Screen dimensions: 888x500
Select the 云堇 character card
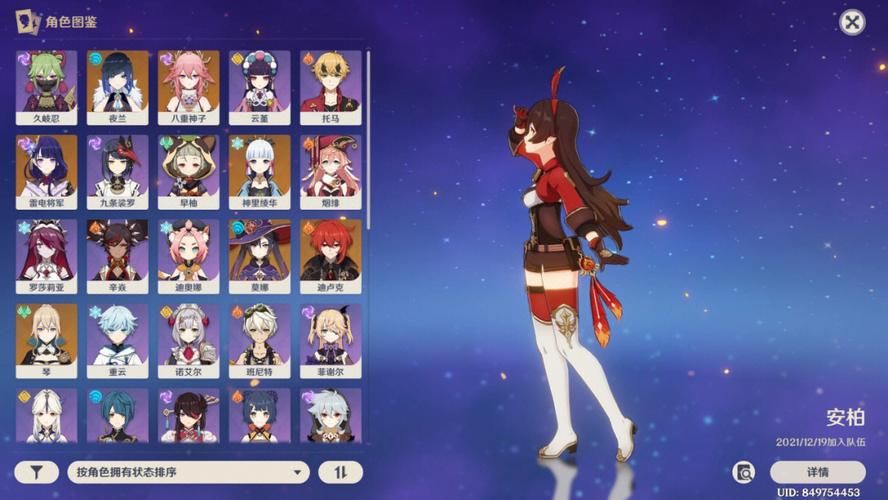(x=259, y=86)
